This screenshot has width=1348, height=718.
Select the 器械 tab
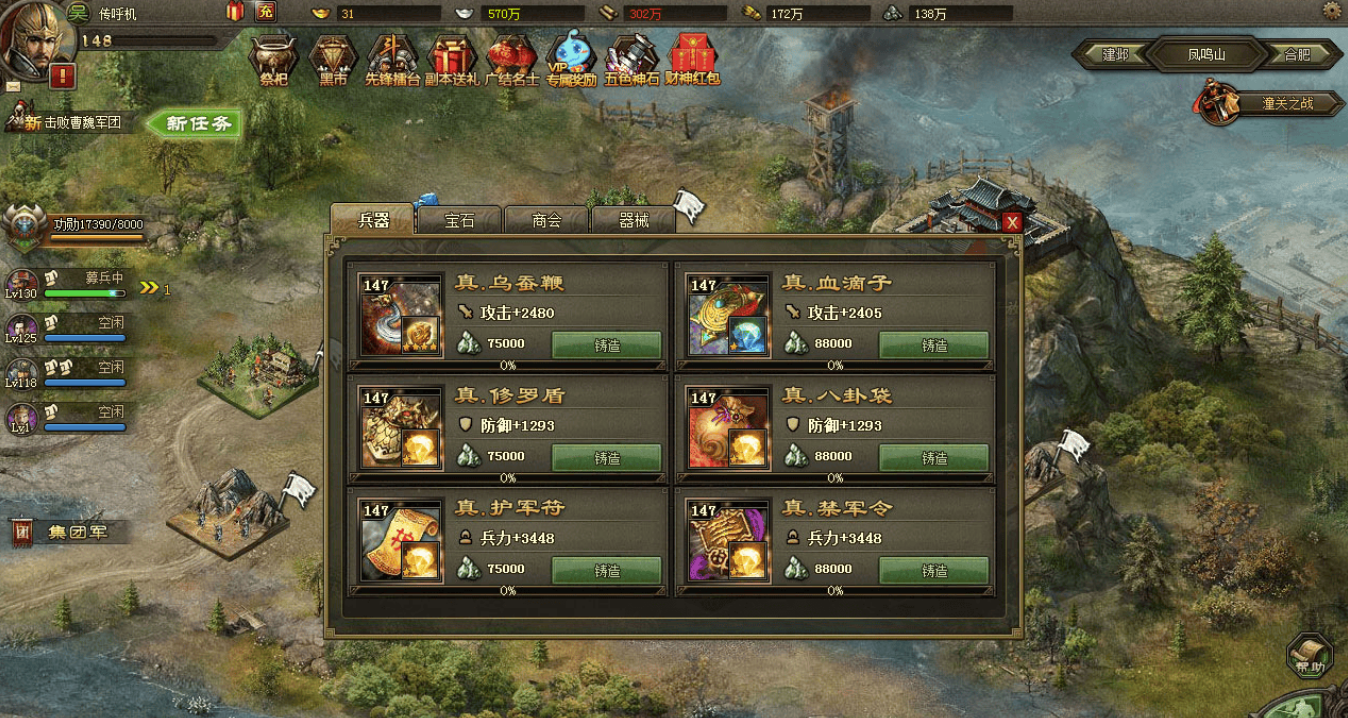coord(634,221)
